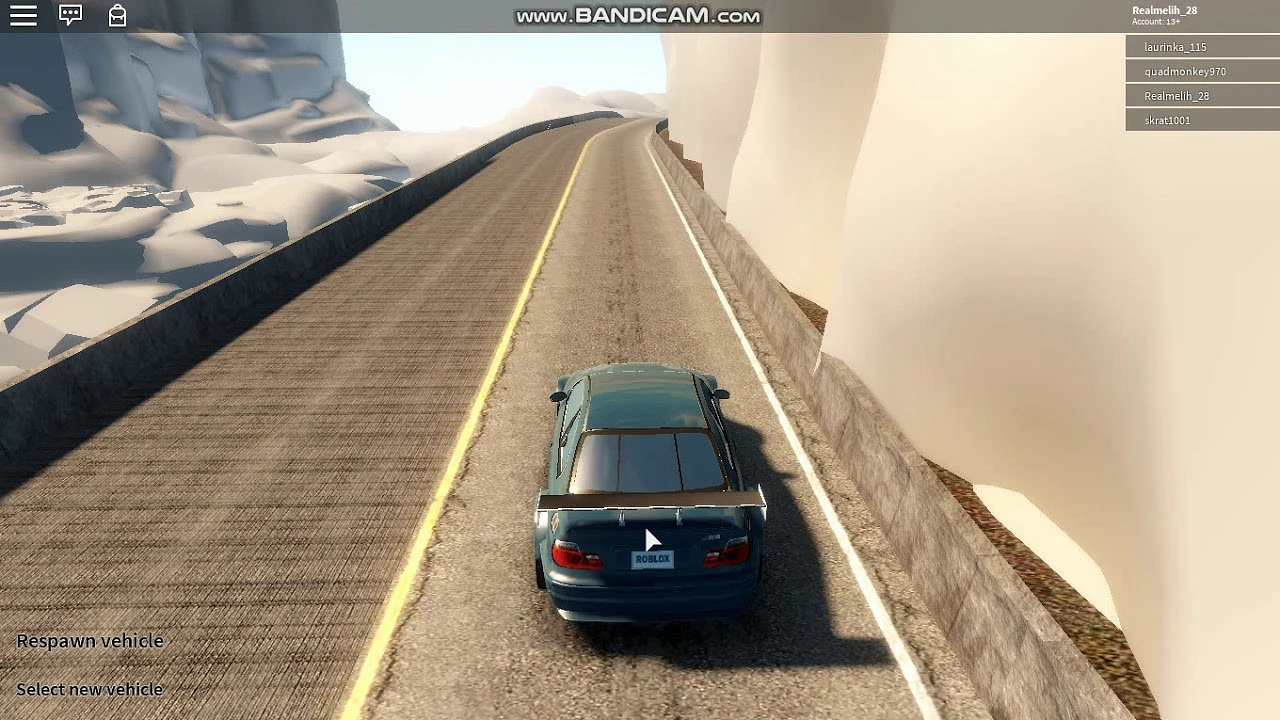Select player laurinka_115 in the list

pyautogui.click(x=1200, y=47)
